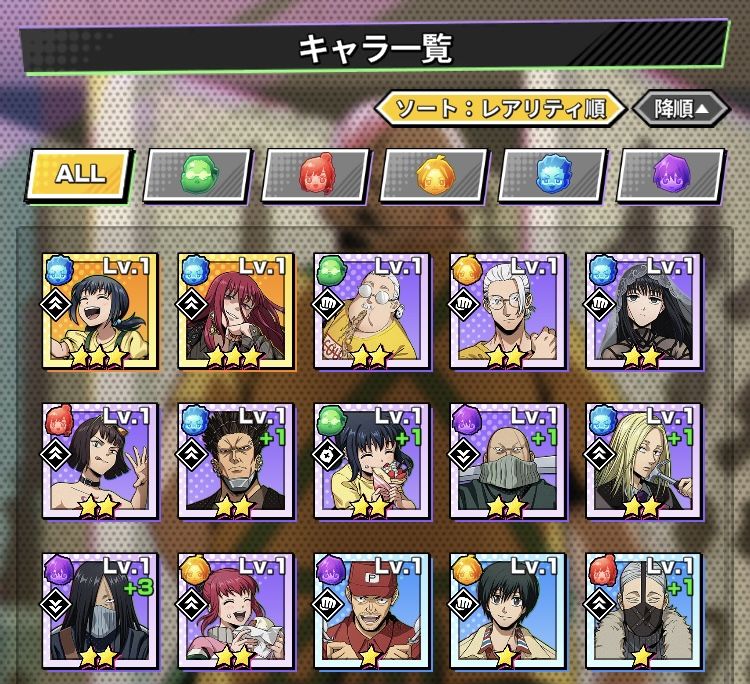Select the pink-haired girl holding a bird

(x=235, y=610)
